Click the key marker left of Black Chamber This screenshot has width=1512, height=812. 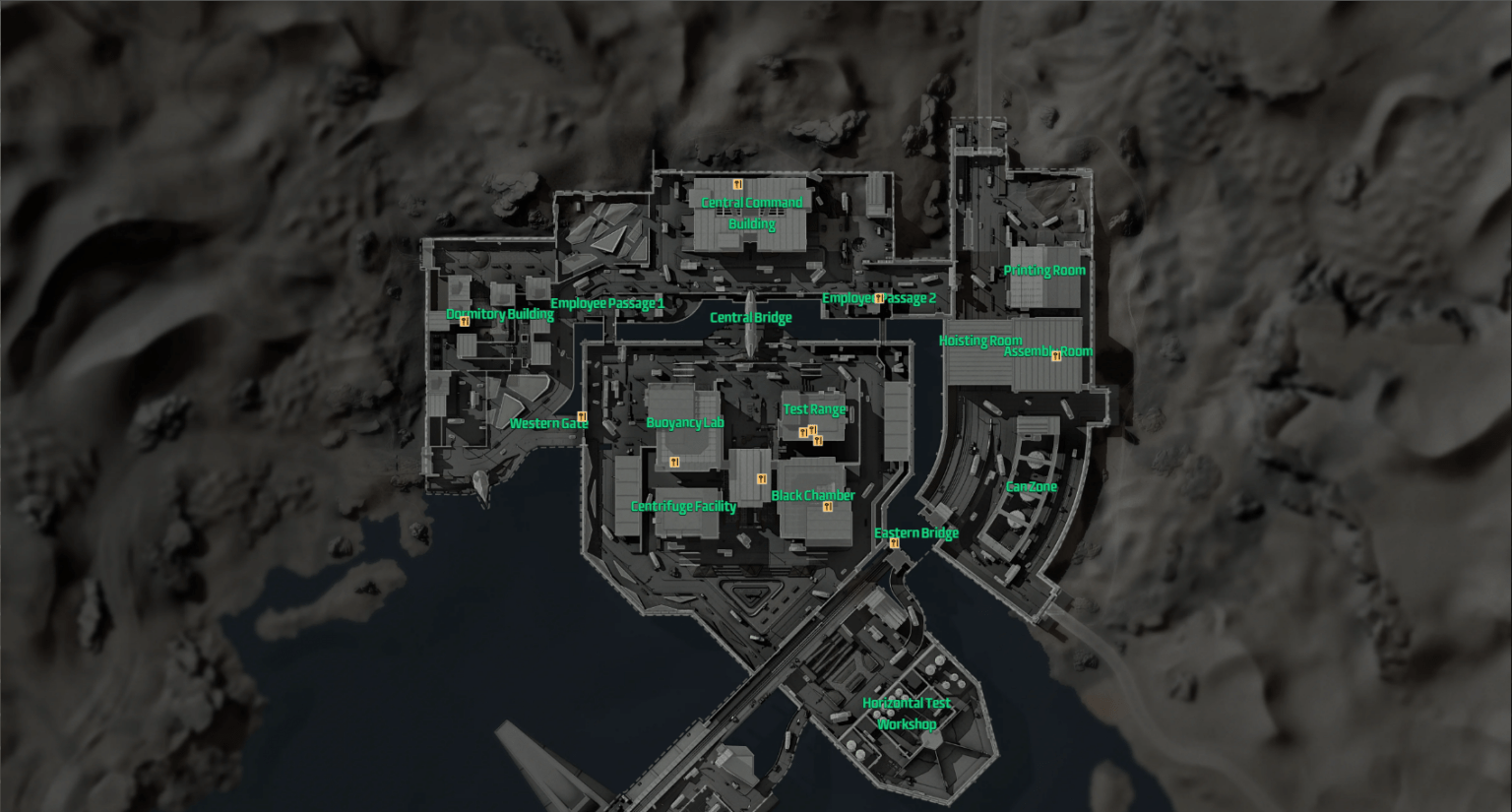[x=762, y=478]
